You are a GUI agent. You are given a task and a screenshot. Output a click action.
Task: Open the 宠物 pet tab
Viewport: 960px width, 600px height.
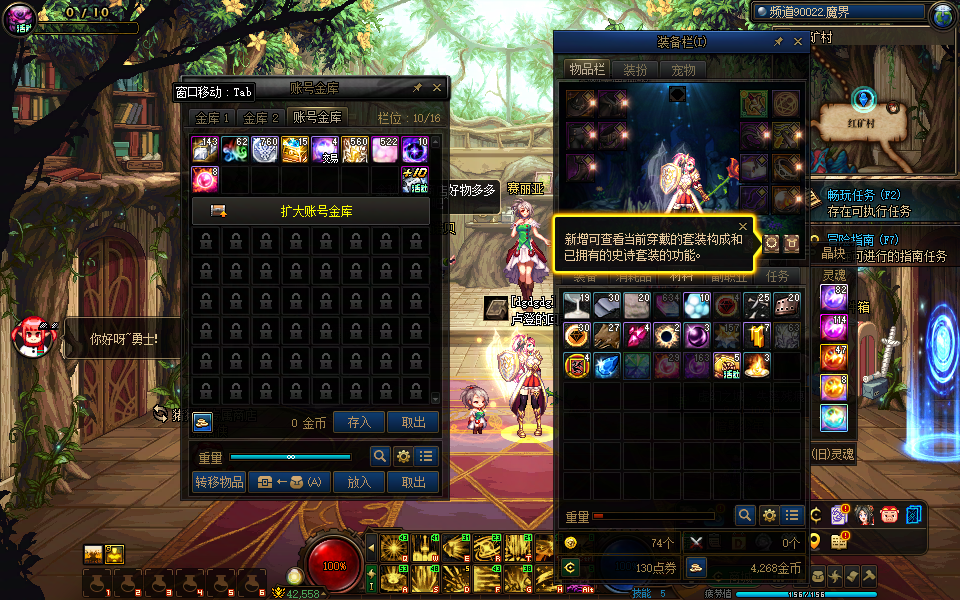point(683,70)
